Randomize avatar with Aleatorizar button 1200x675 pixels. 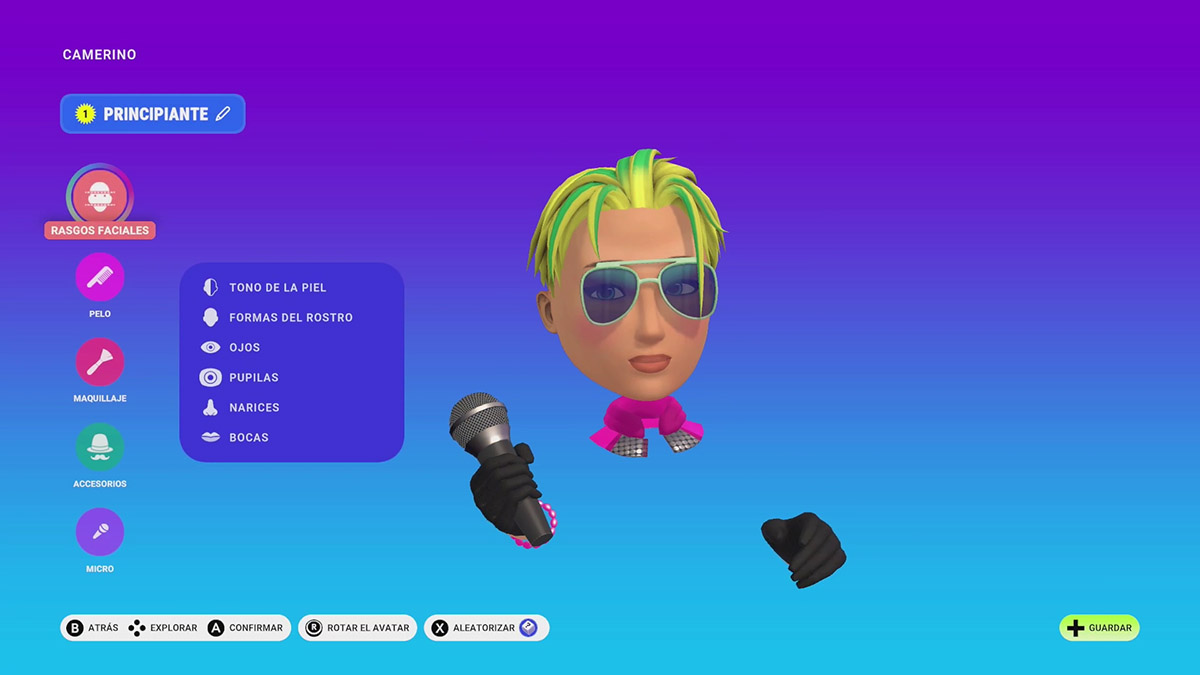486,628
